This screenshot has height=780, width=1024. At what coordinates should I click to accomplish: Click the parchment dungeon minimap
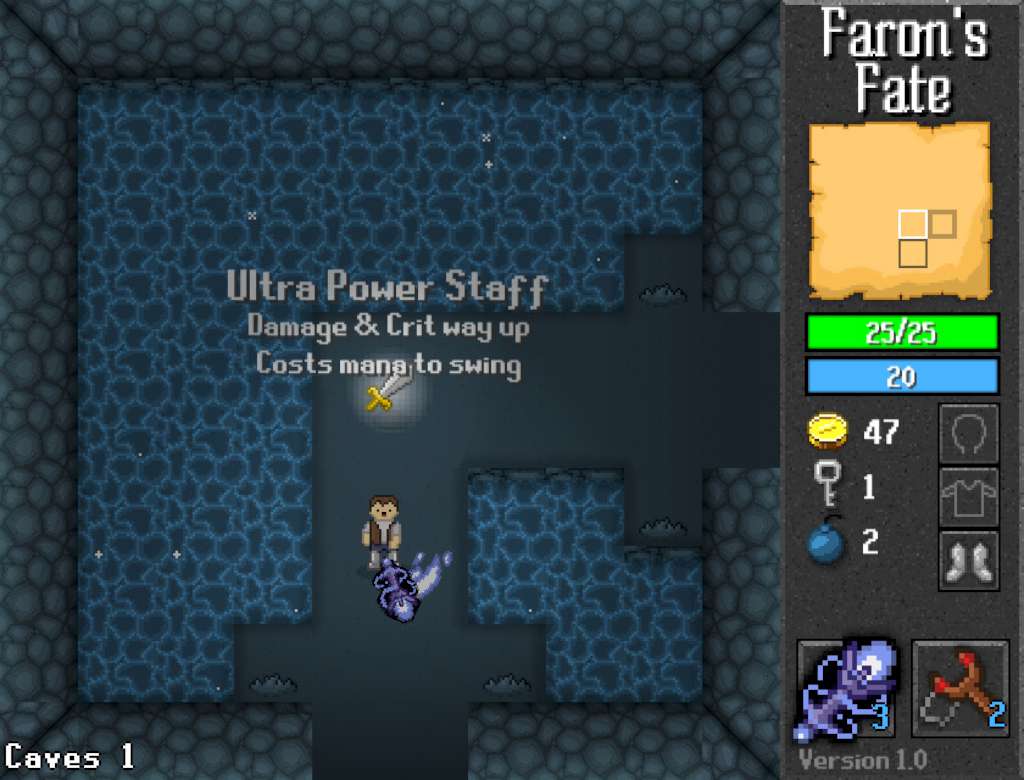[x=899, y=210]
